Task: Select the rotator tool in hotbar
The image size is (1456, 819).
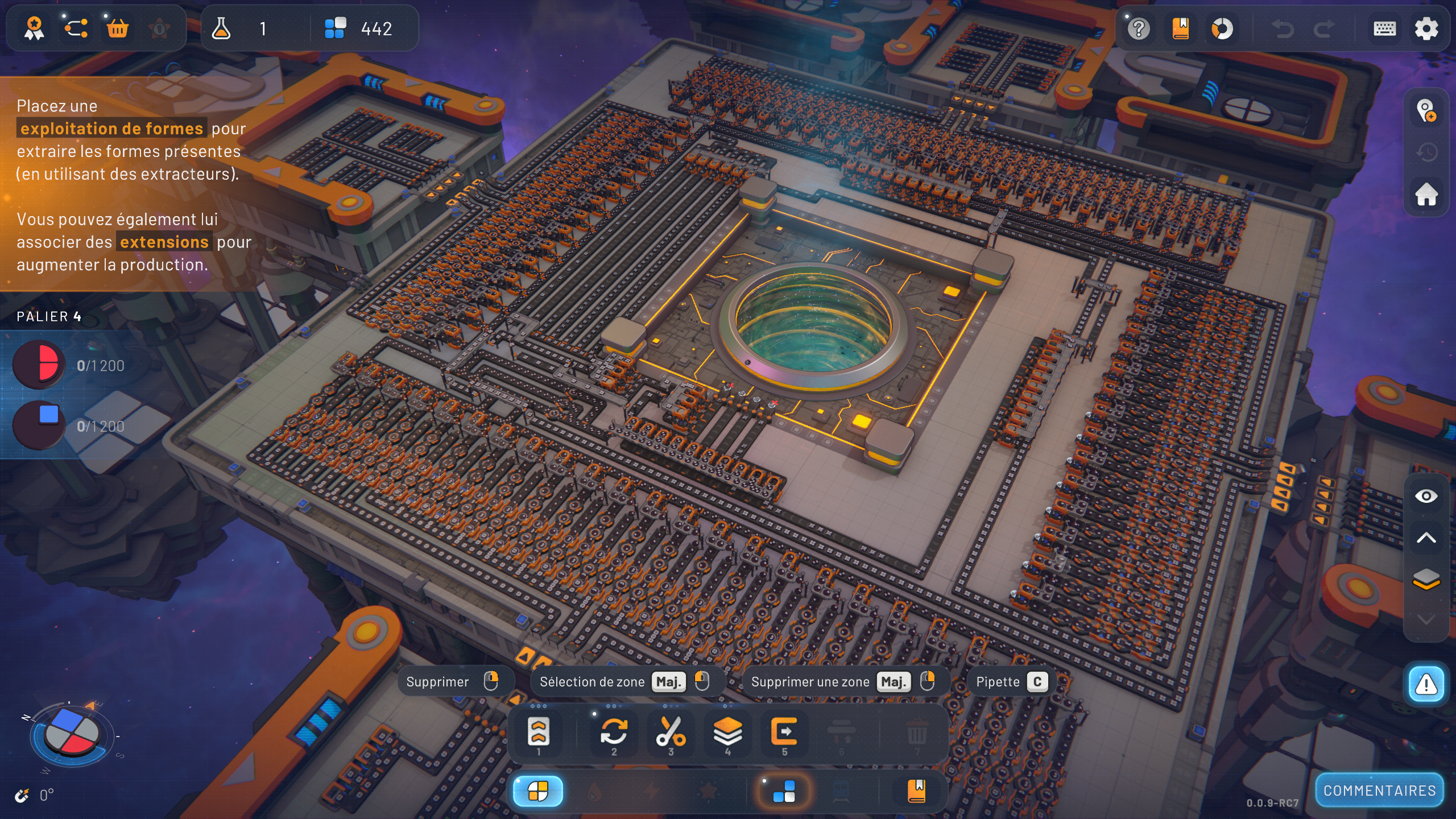Action: pyautogui.click(x=614, y=733)
